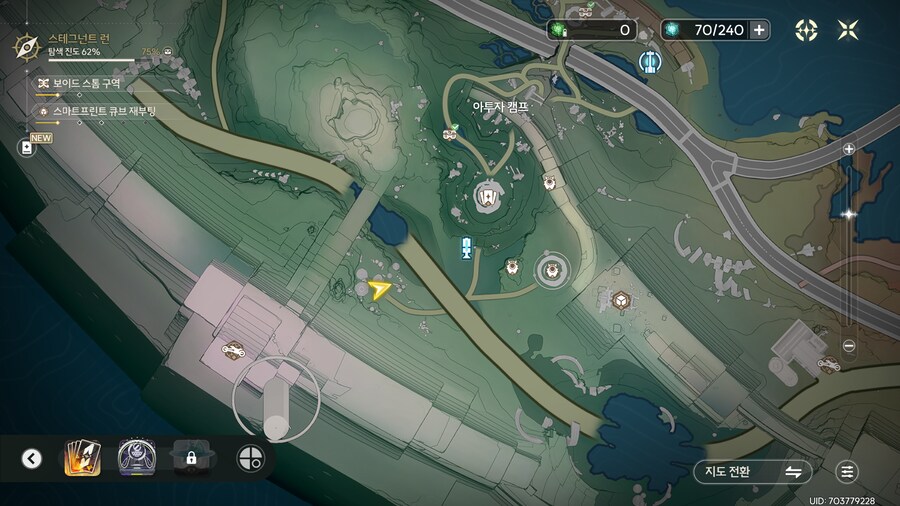This screenshot has height=506, width=900.
Task: Select the blue teleport beacon marker
Action: click(x=466, y=248)
